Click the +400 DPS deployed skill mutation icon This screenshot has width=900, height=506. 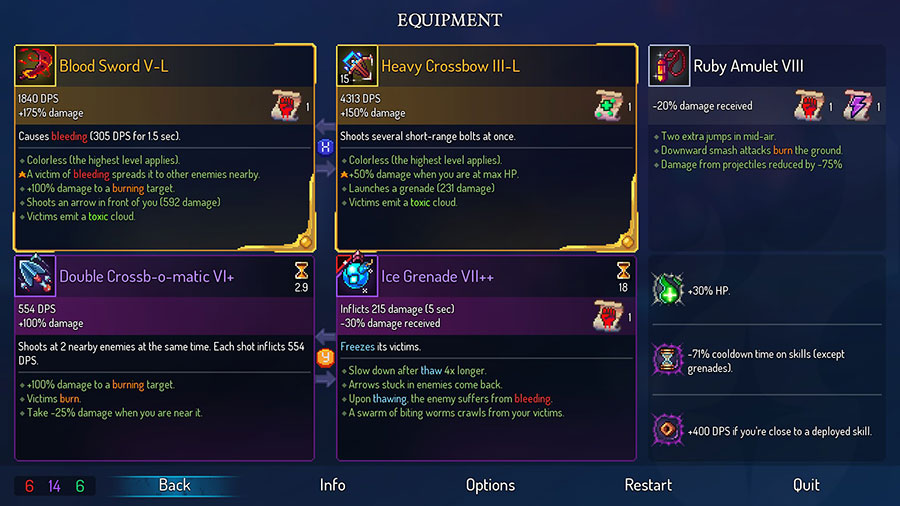pos(665,431)
